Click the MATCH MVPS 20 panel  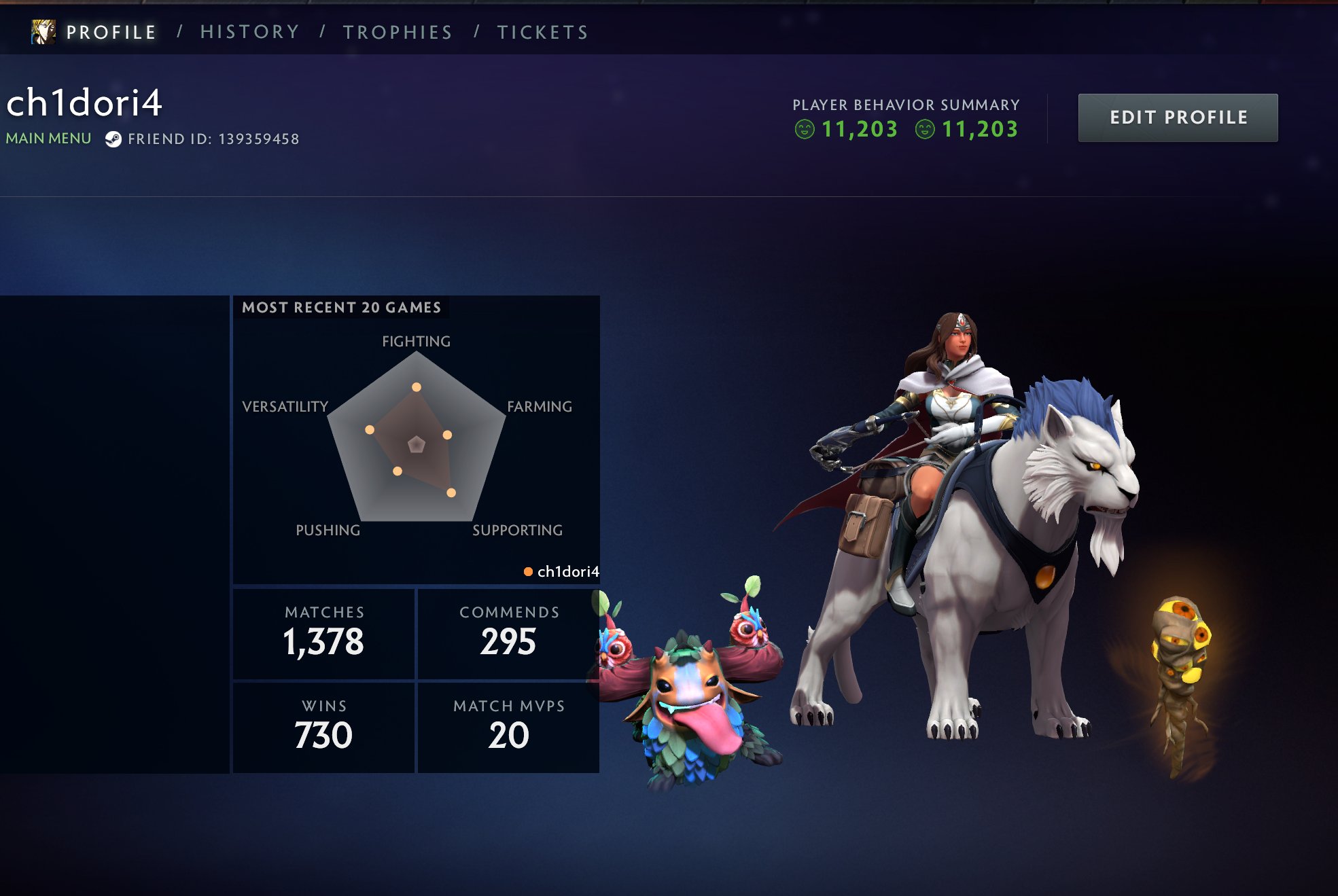click(507, 724)
